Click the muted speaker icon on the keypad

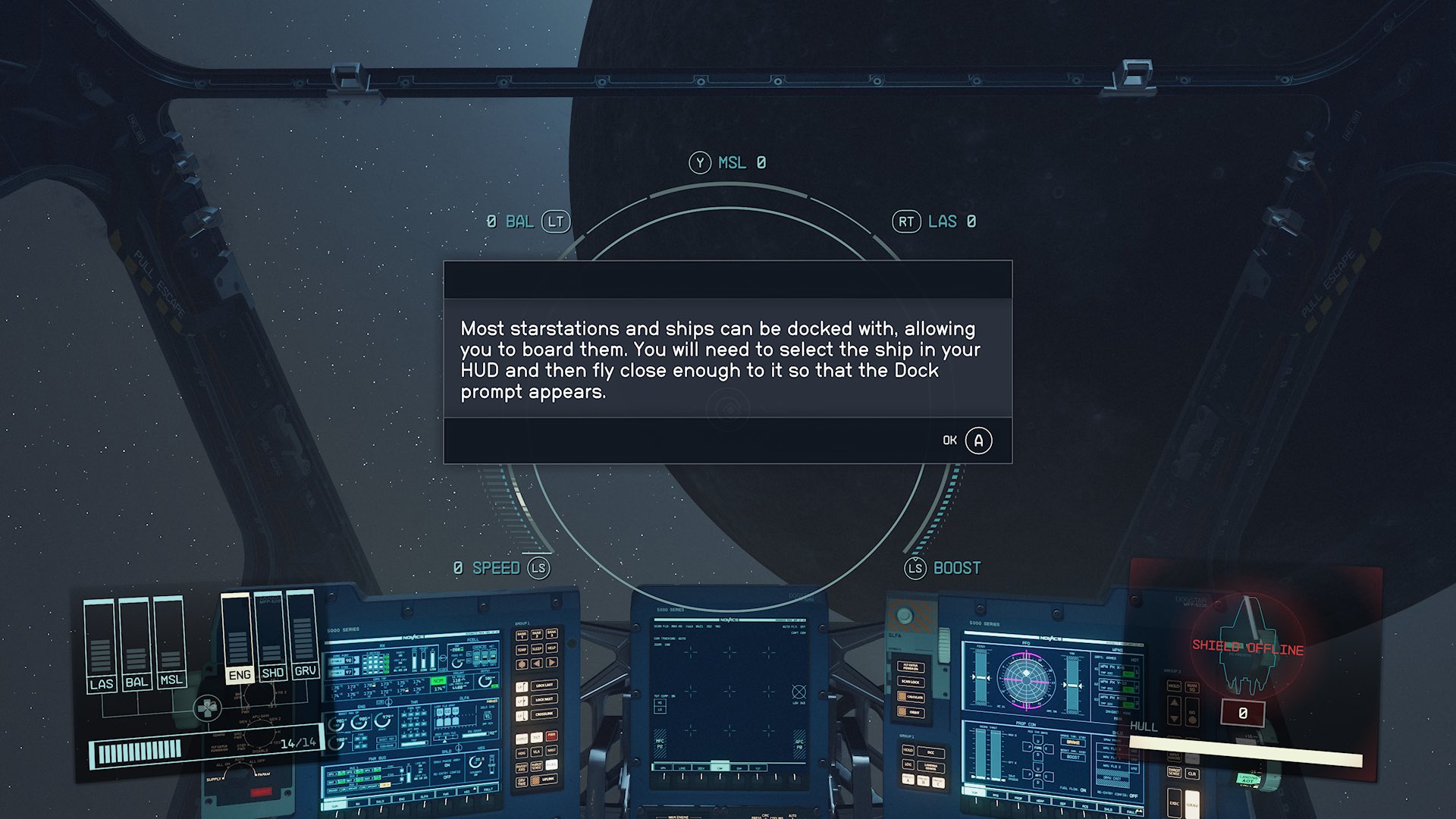[x=536, y=662]
